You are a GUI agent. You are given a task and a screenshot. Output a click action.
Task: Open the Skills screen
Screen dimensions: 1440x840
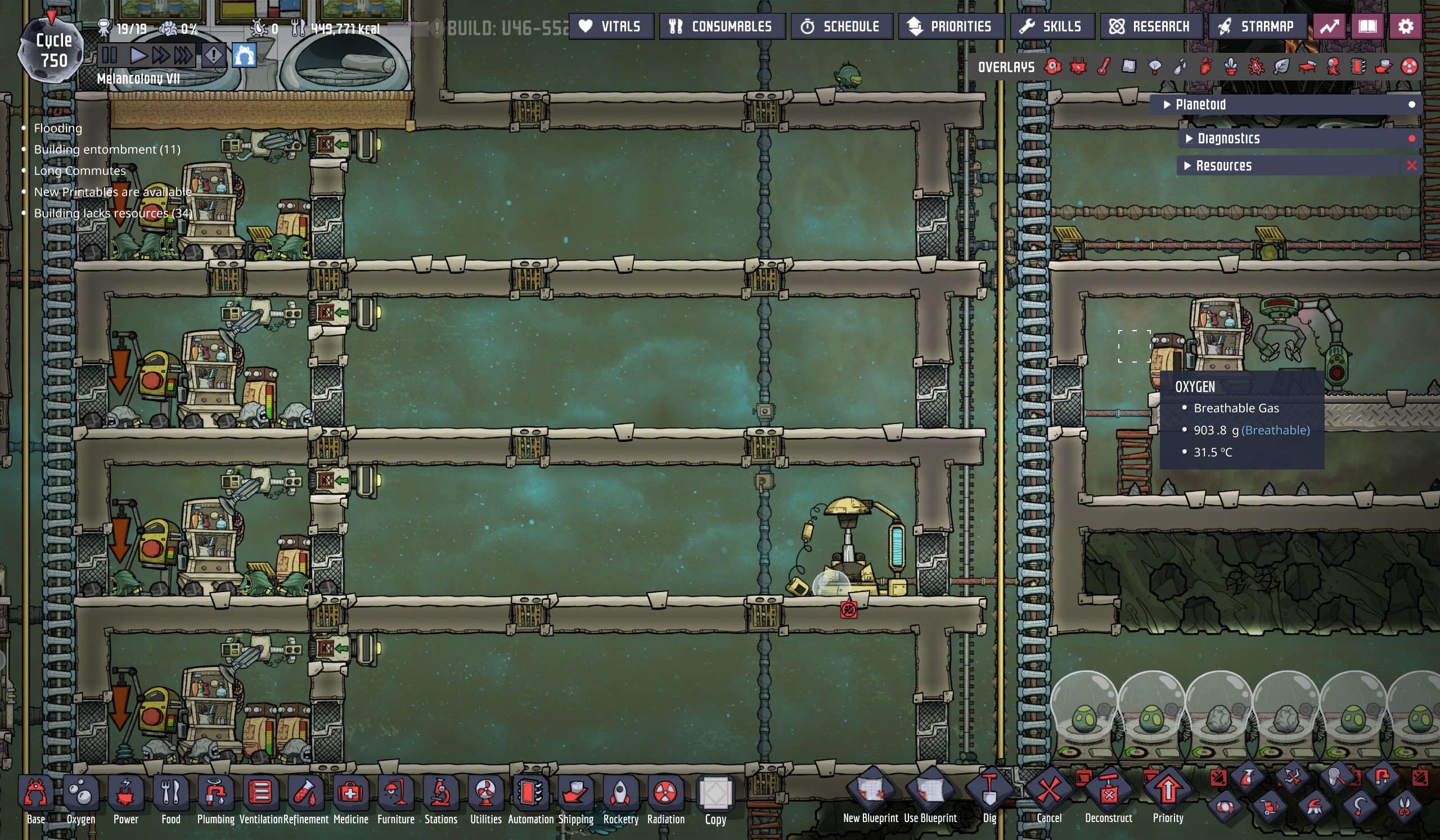point(1052,27)
